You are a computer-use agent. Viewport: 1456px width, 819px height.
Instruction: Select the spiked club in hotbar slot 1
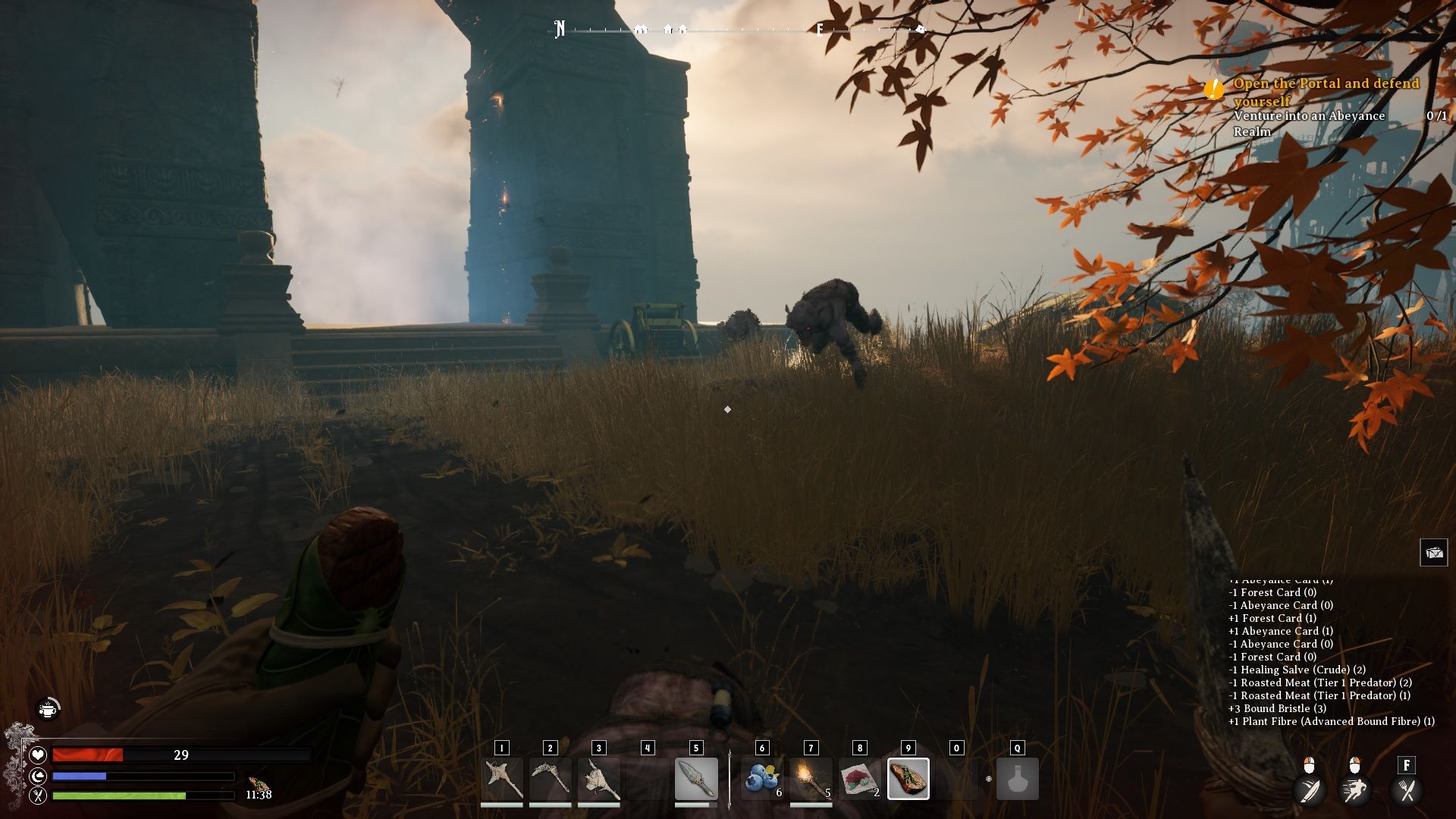click(502, 779)
